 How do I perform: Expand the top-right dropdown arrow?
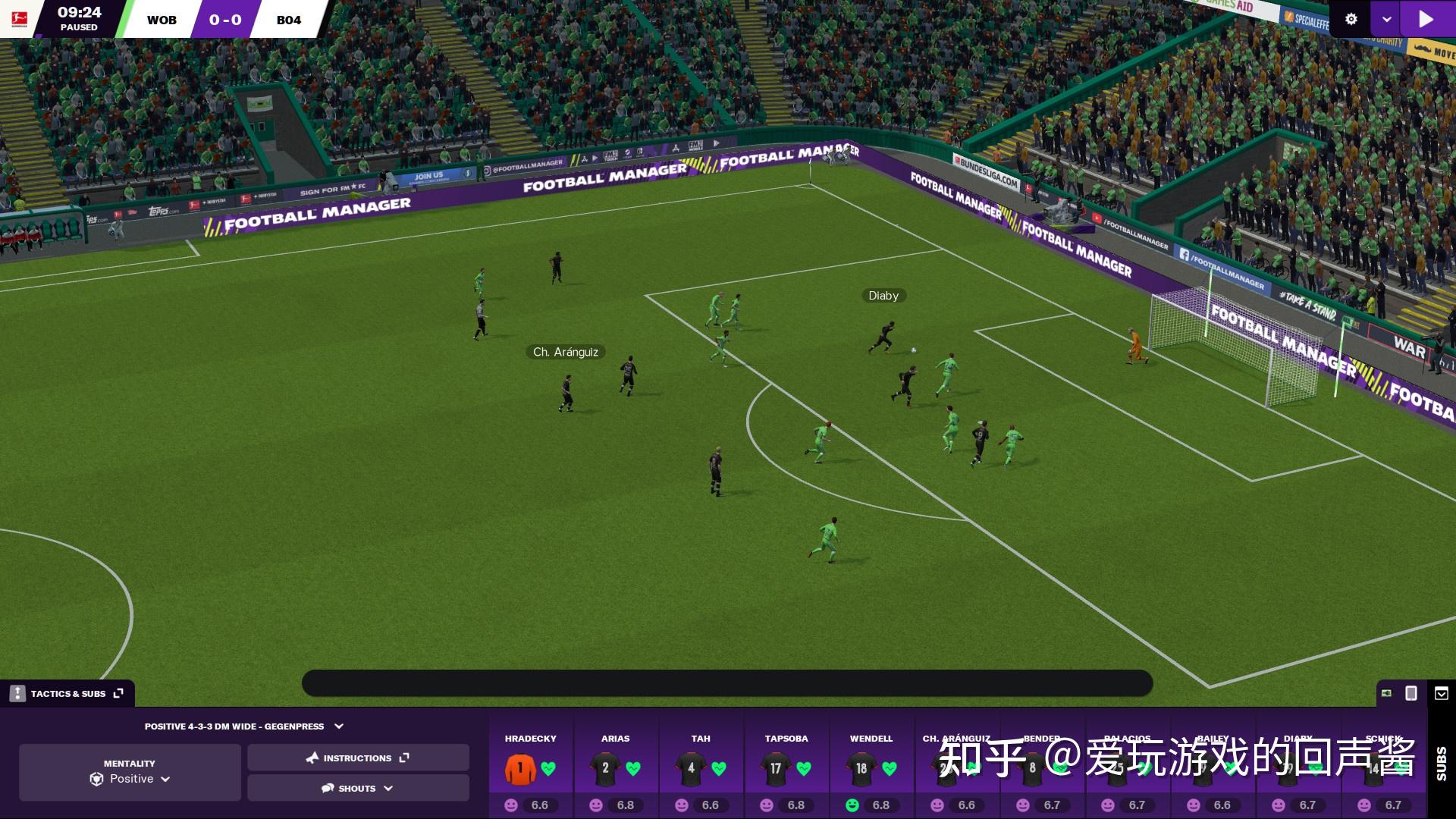tap(1386, 19)
